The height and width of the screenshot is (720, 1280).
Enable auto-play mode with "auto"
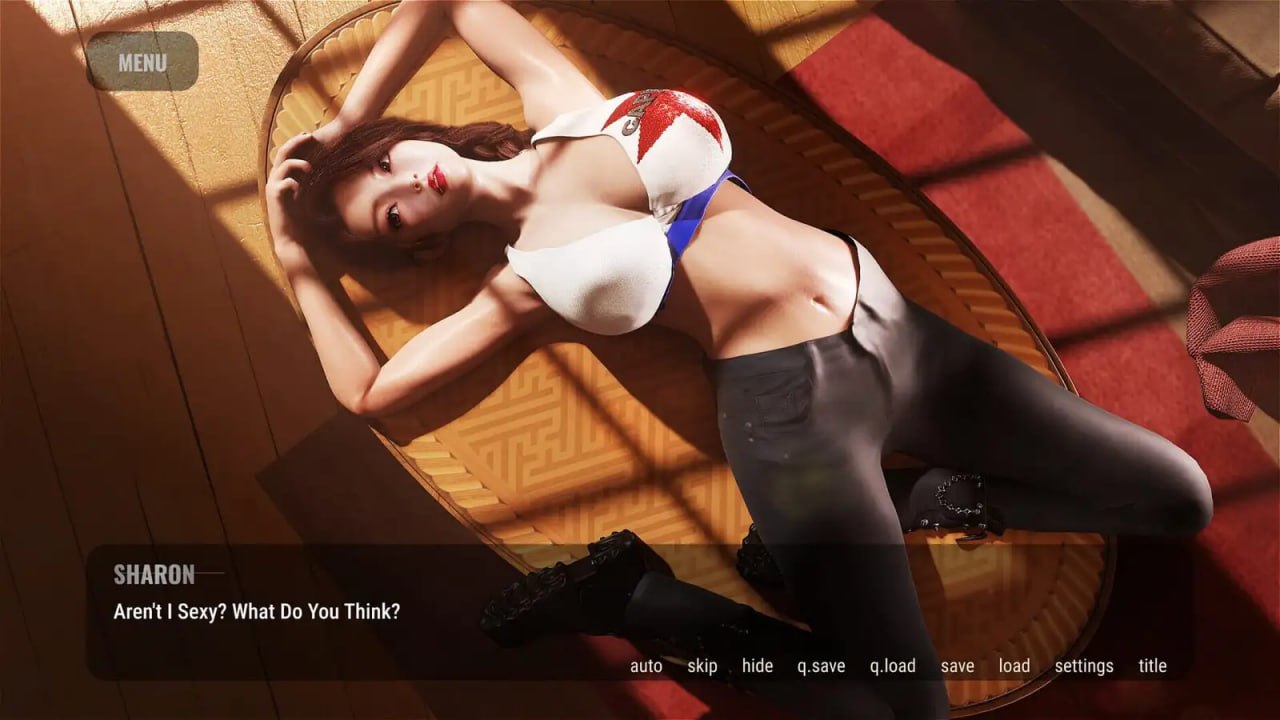[645, 665]
